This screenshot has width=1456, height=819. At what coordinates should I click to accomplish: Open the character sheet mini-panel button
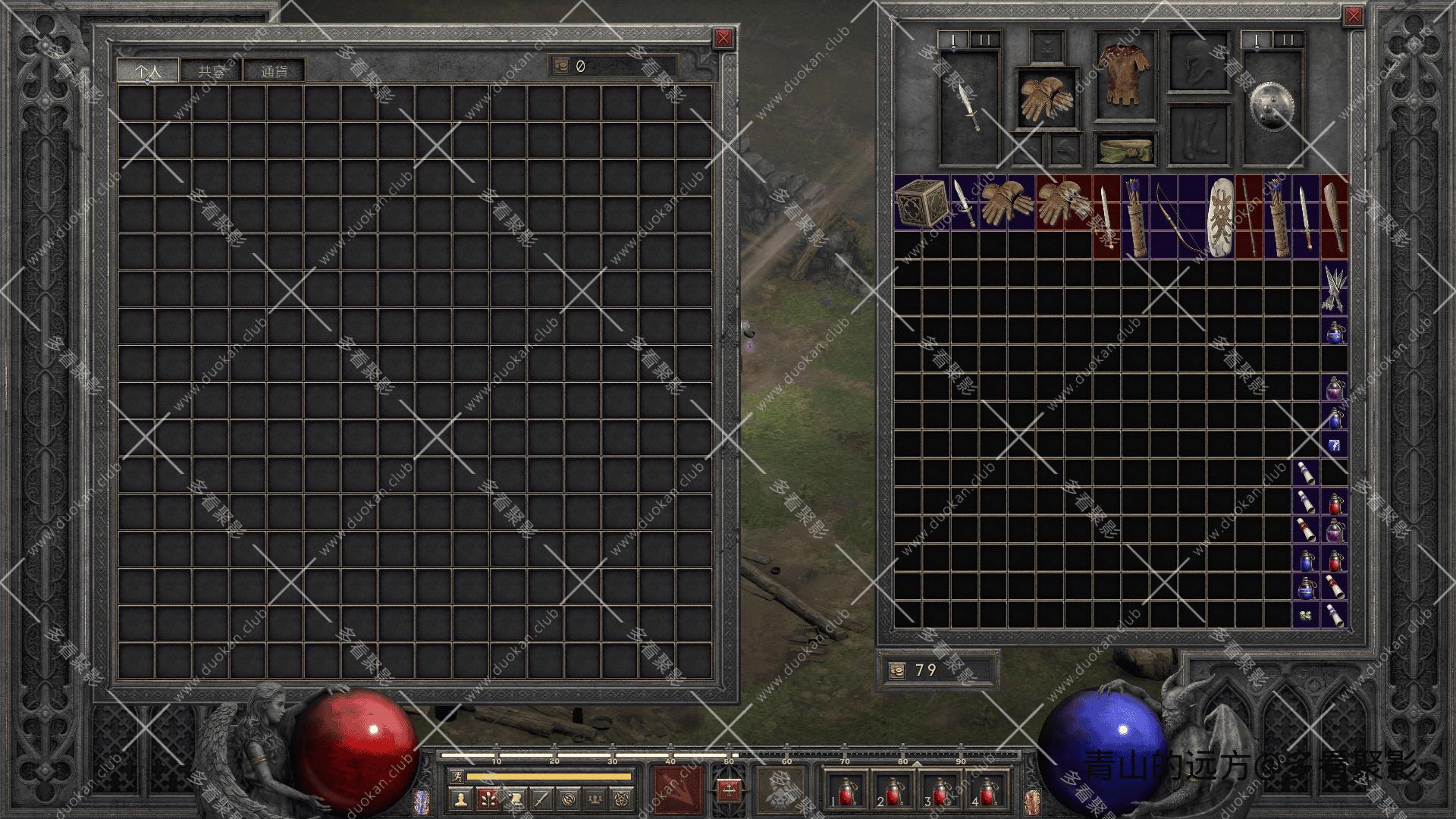(x=459, y=799)
